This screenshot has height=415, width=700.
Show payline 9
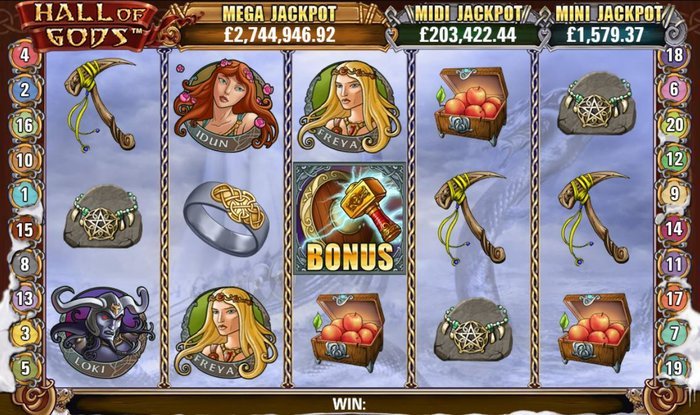(x=675, y=194)
